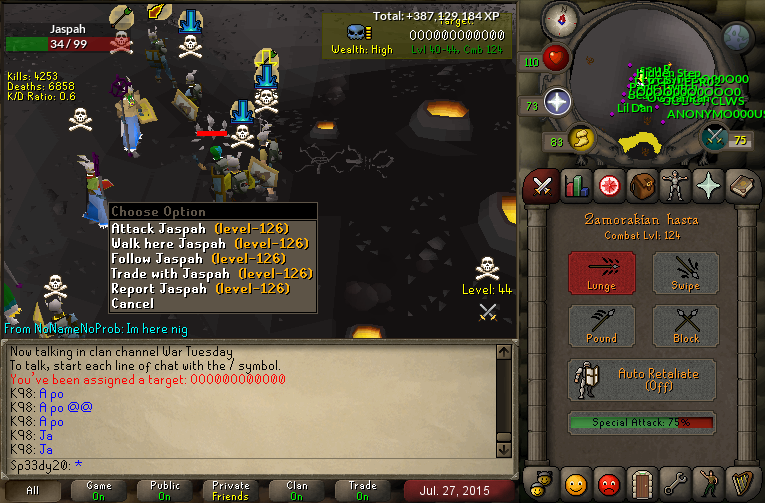
Task: Choose the Pound attack style
Action: click(x=601, y=326)
